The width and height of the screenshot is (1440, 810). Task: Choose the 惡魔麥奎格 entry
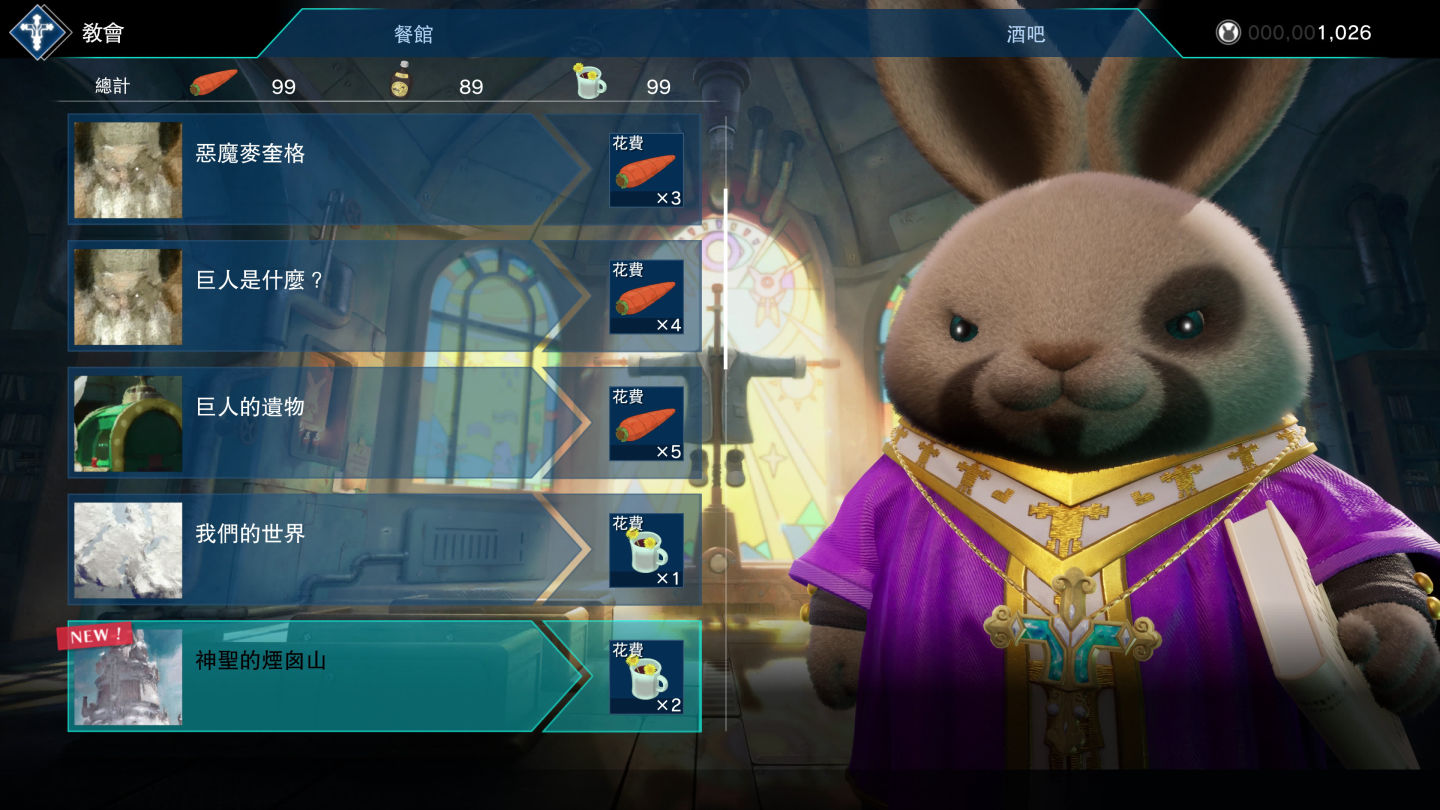(x=330, y=169)
